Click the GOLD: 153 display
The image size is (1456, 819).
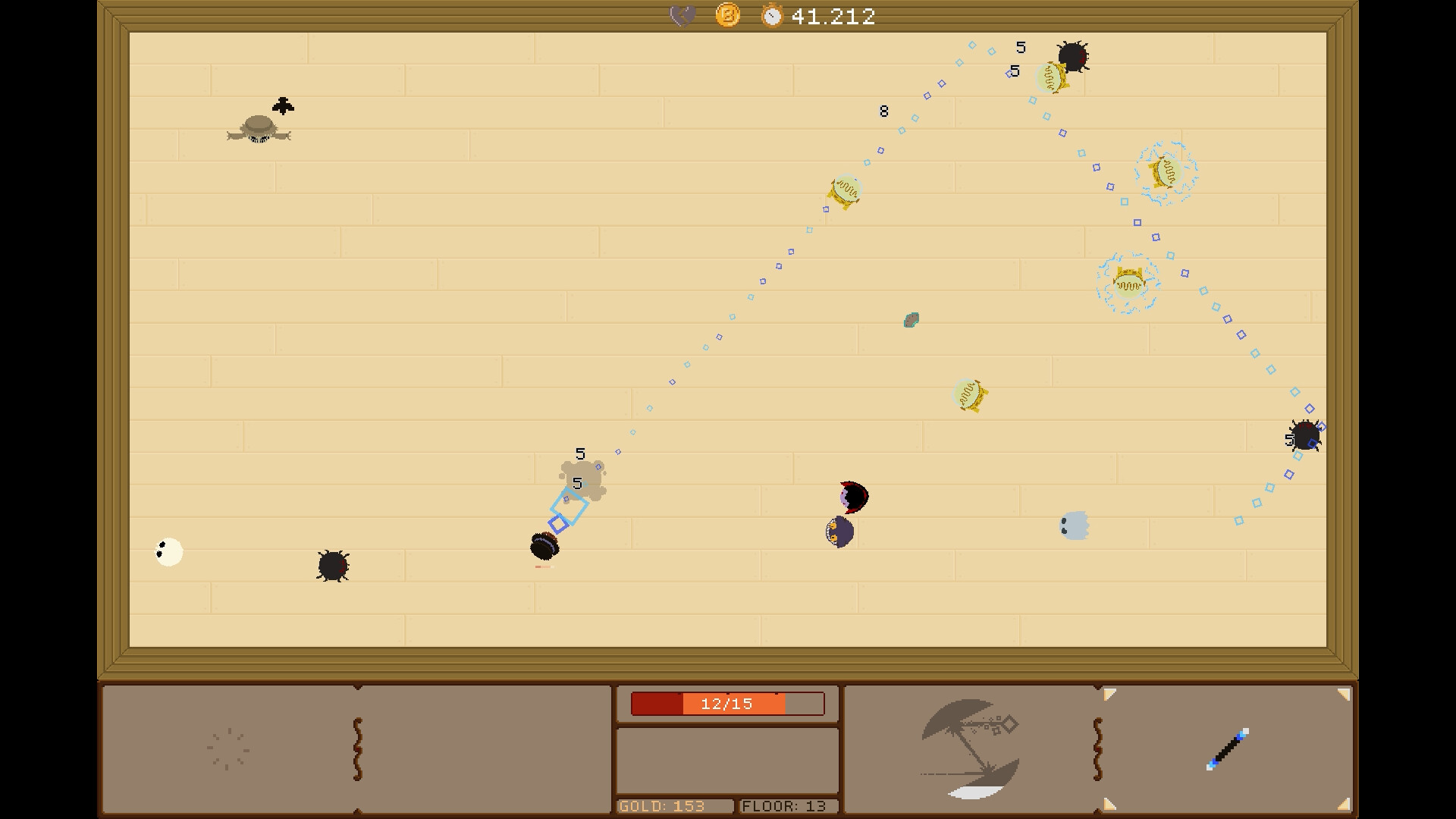[x=674, y=806]
